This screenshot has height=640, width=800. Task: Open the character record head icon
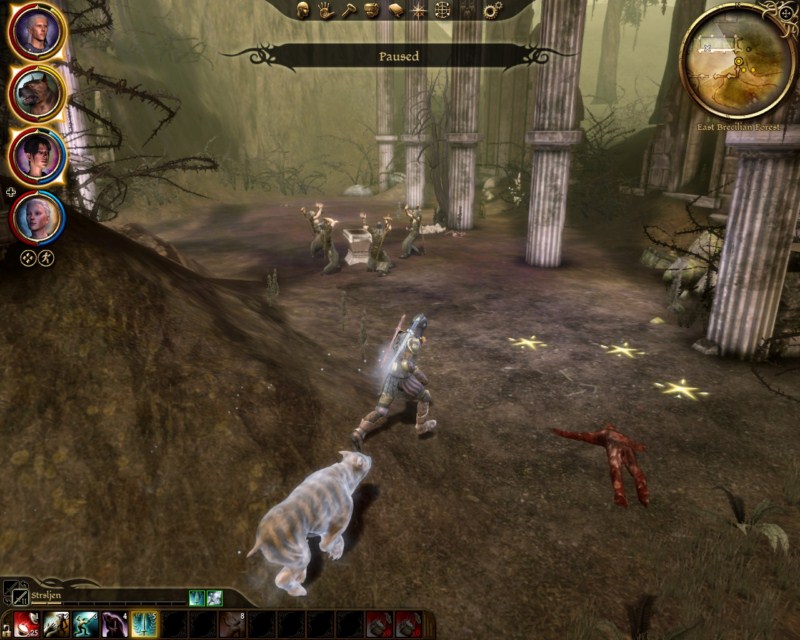(x=304, y=10)
